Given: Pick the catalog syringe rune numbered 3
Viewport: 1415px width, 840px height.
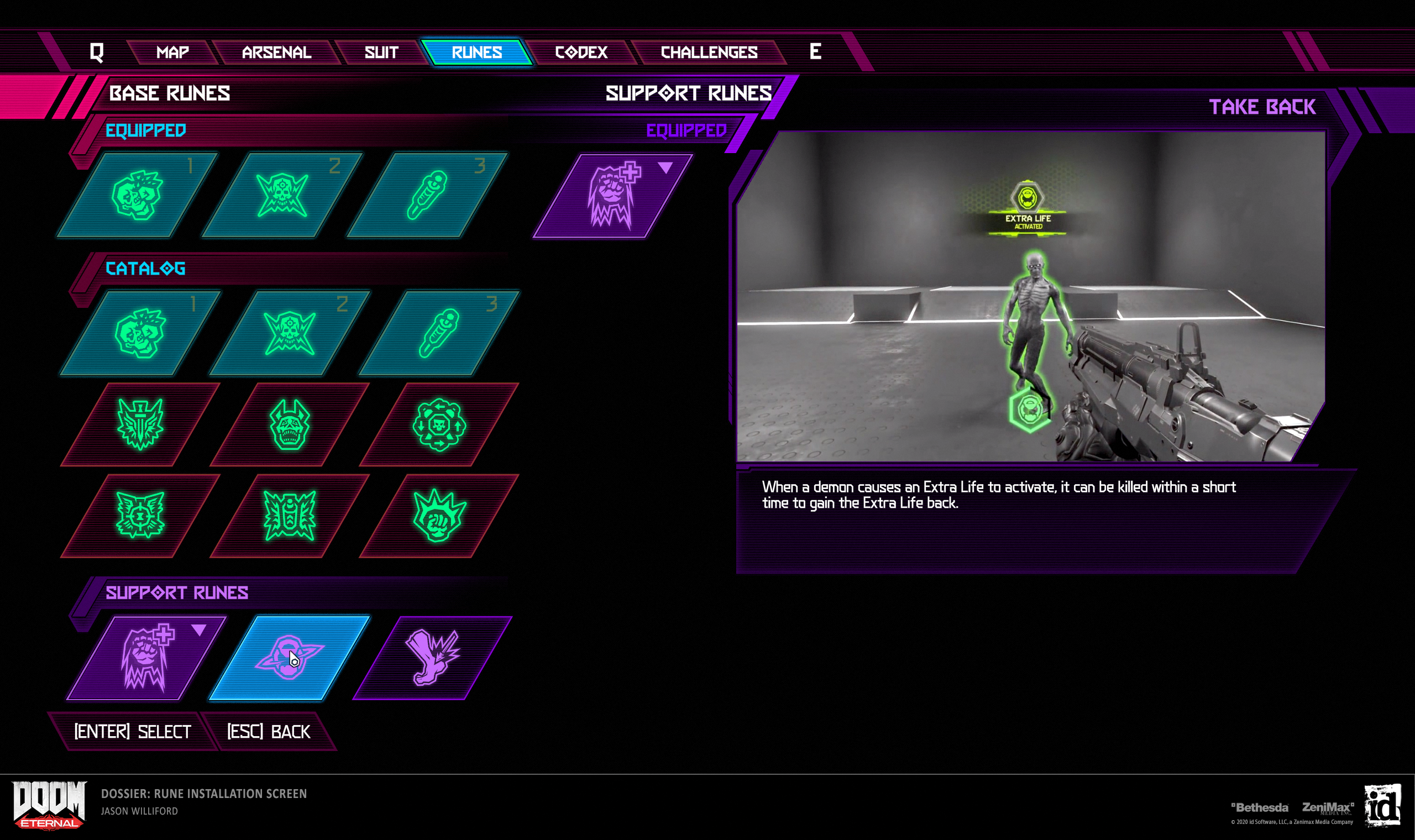Looking at the screenshot, I should 439,333.
